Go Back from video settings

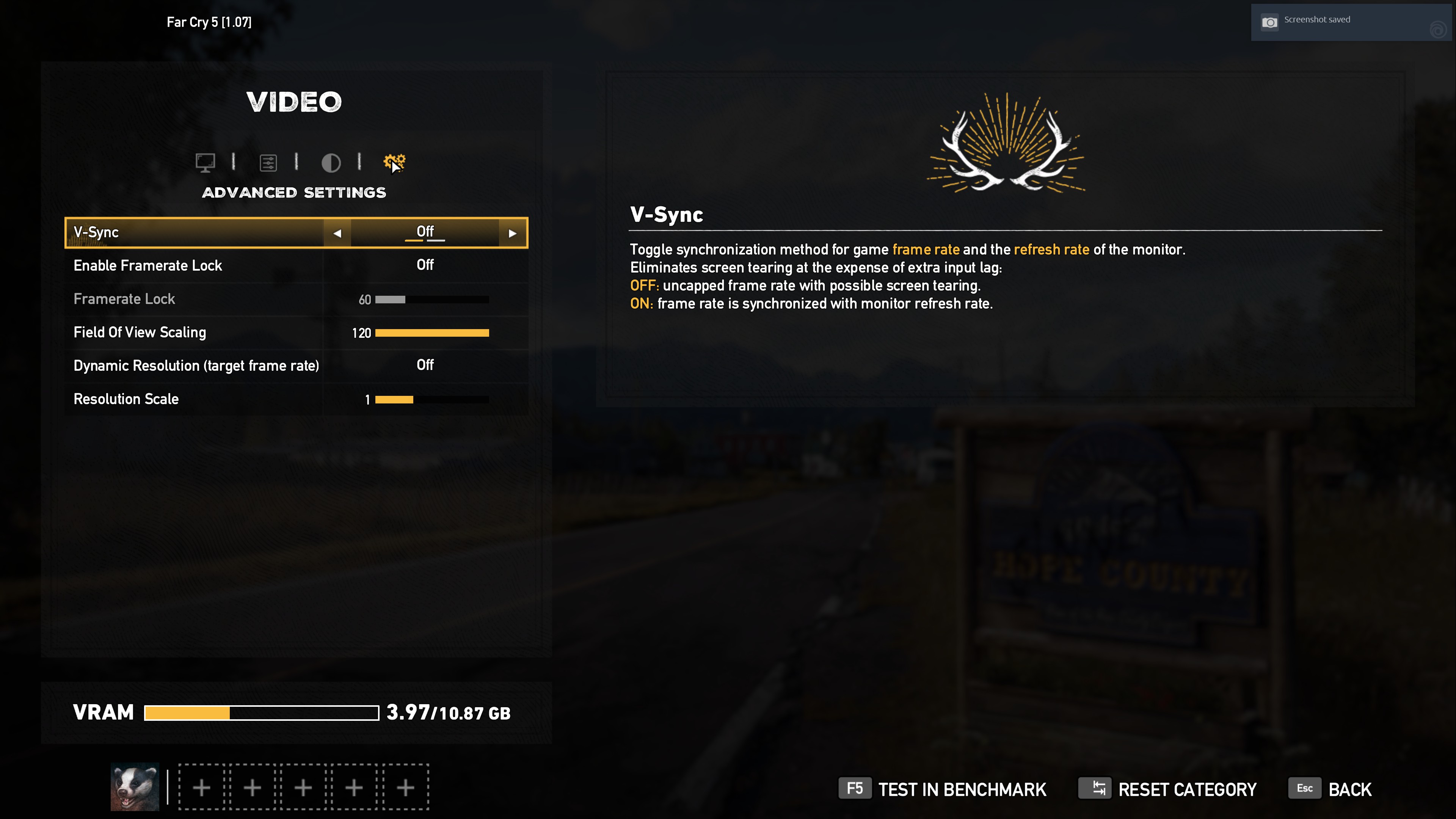1330,789
